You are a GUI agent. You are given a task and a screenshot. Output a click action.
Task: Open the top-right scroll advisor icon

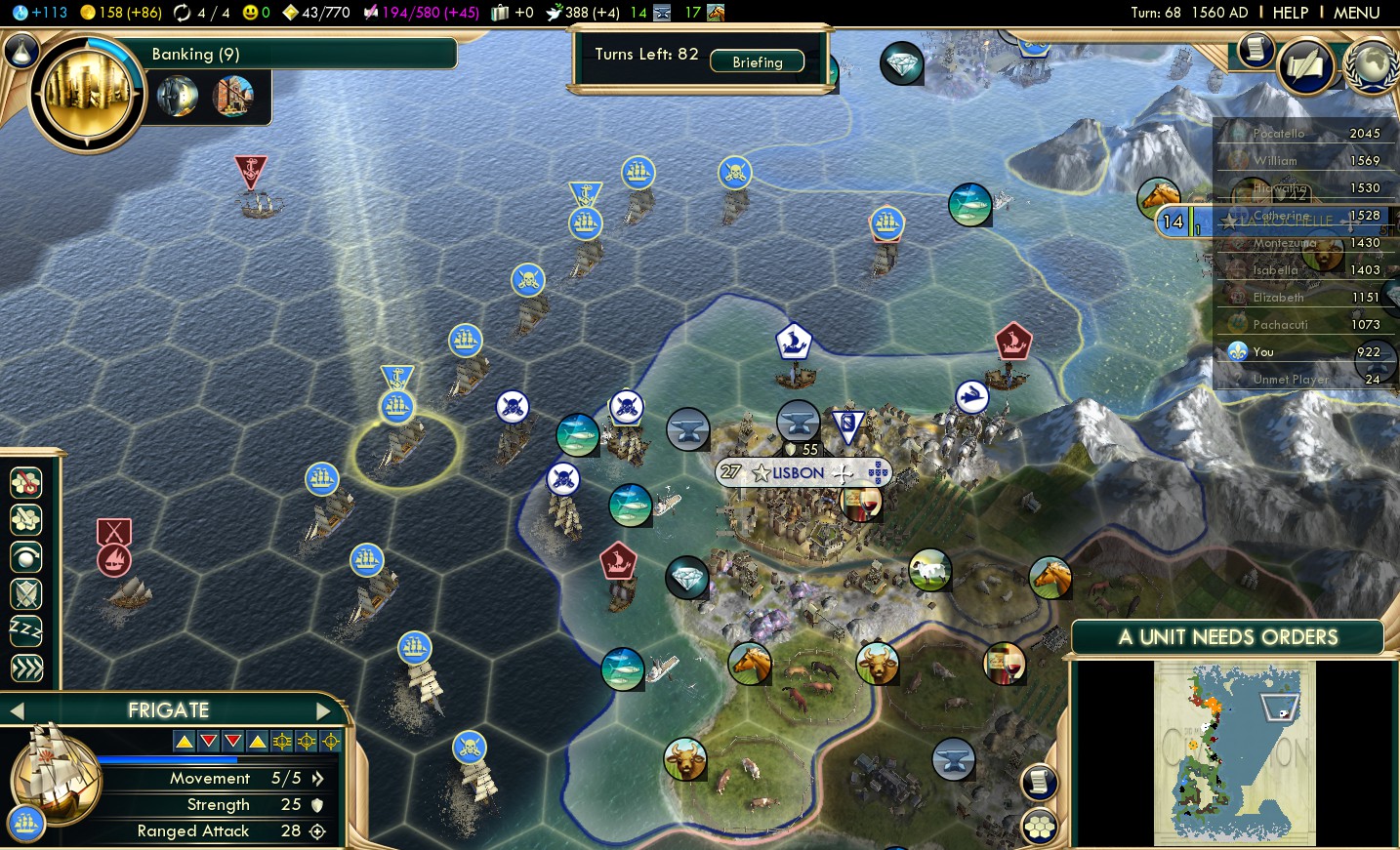(x=1256, y=49)
